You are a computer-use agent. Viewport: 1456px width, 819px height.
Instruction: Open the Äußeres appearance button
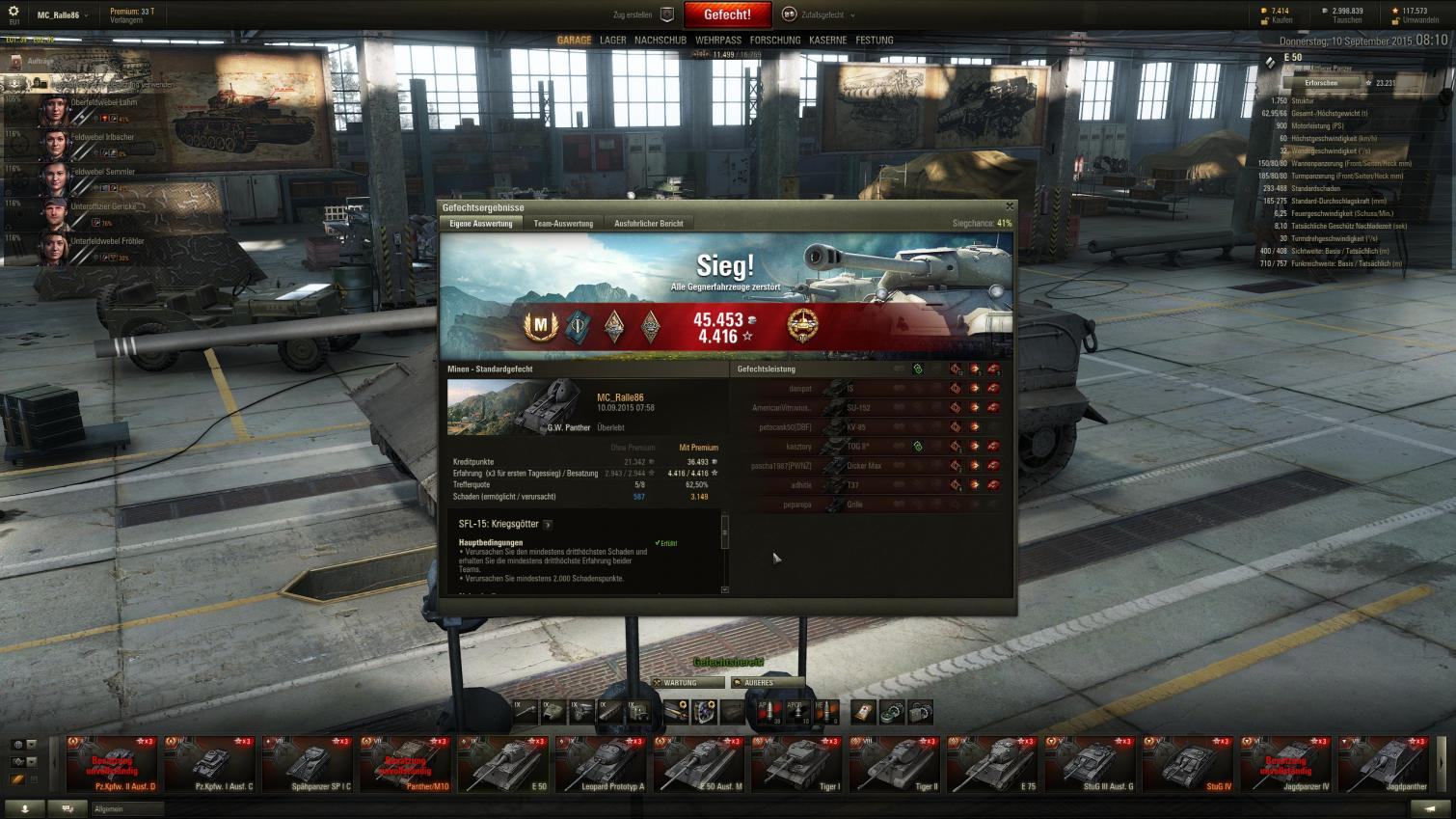(x=767, y=683)
